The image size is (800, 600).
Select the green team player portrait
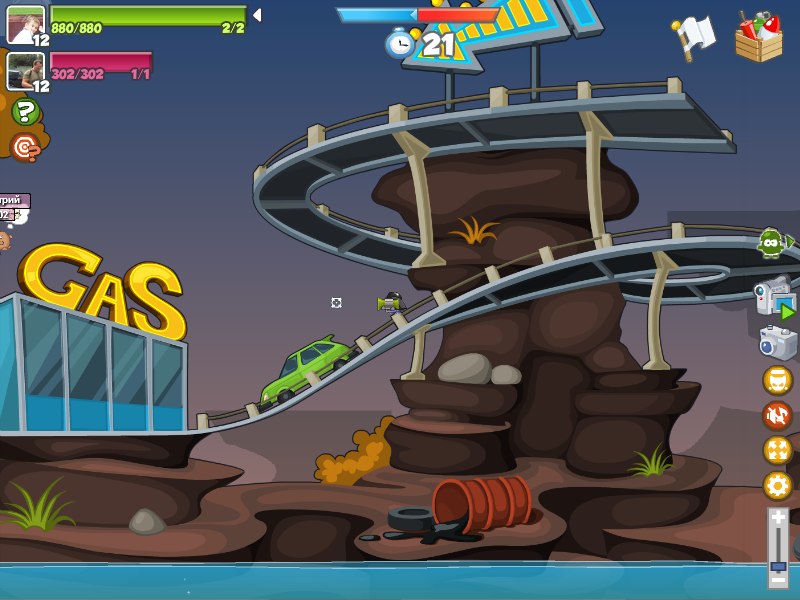pyautogui.click(x=25, y=24)
